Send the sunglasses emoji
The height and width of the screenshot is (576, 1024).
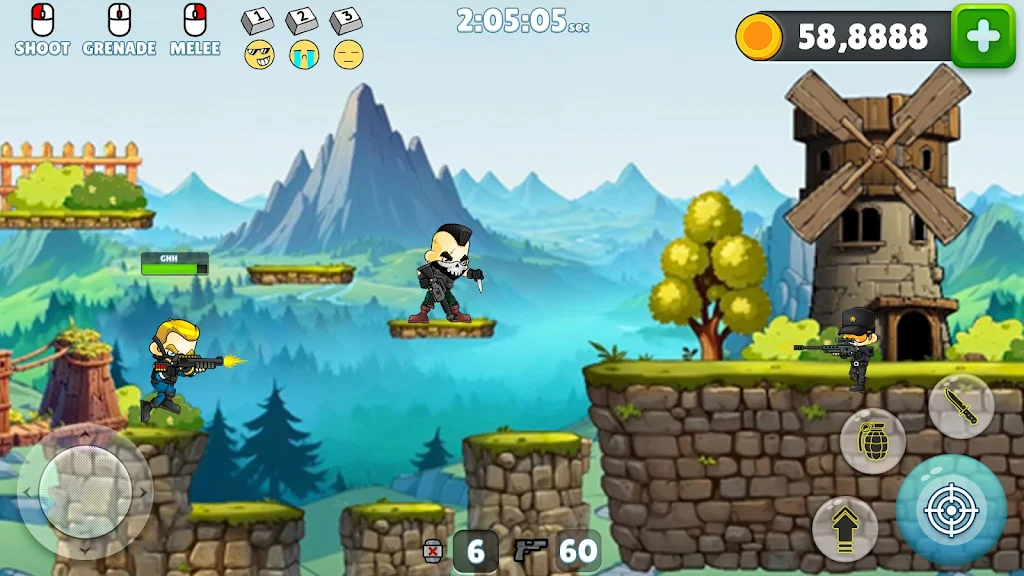point(259,55)
